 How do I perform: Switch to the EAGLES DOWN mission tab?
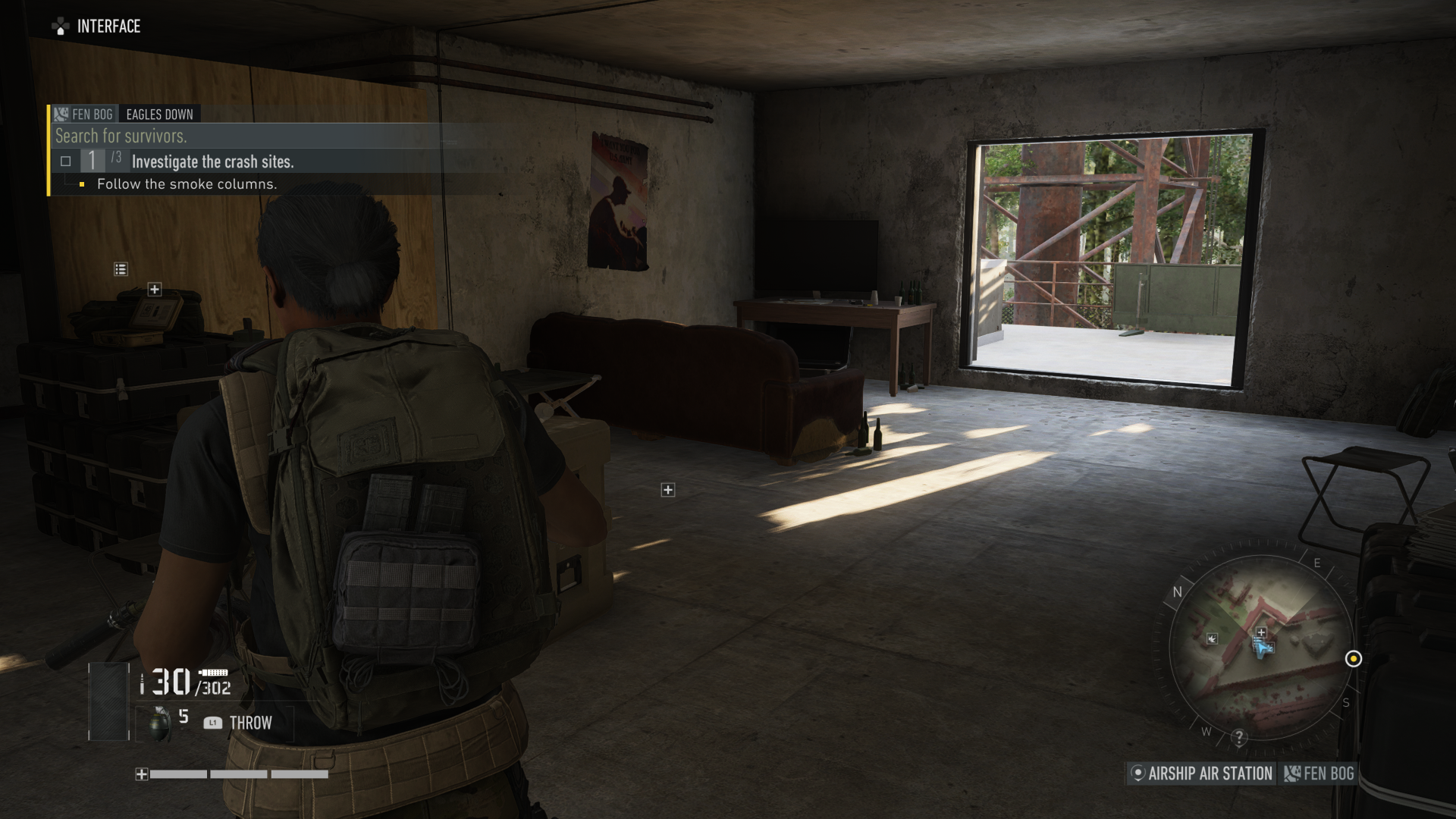(x=160, y=115)
